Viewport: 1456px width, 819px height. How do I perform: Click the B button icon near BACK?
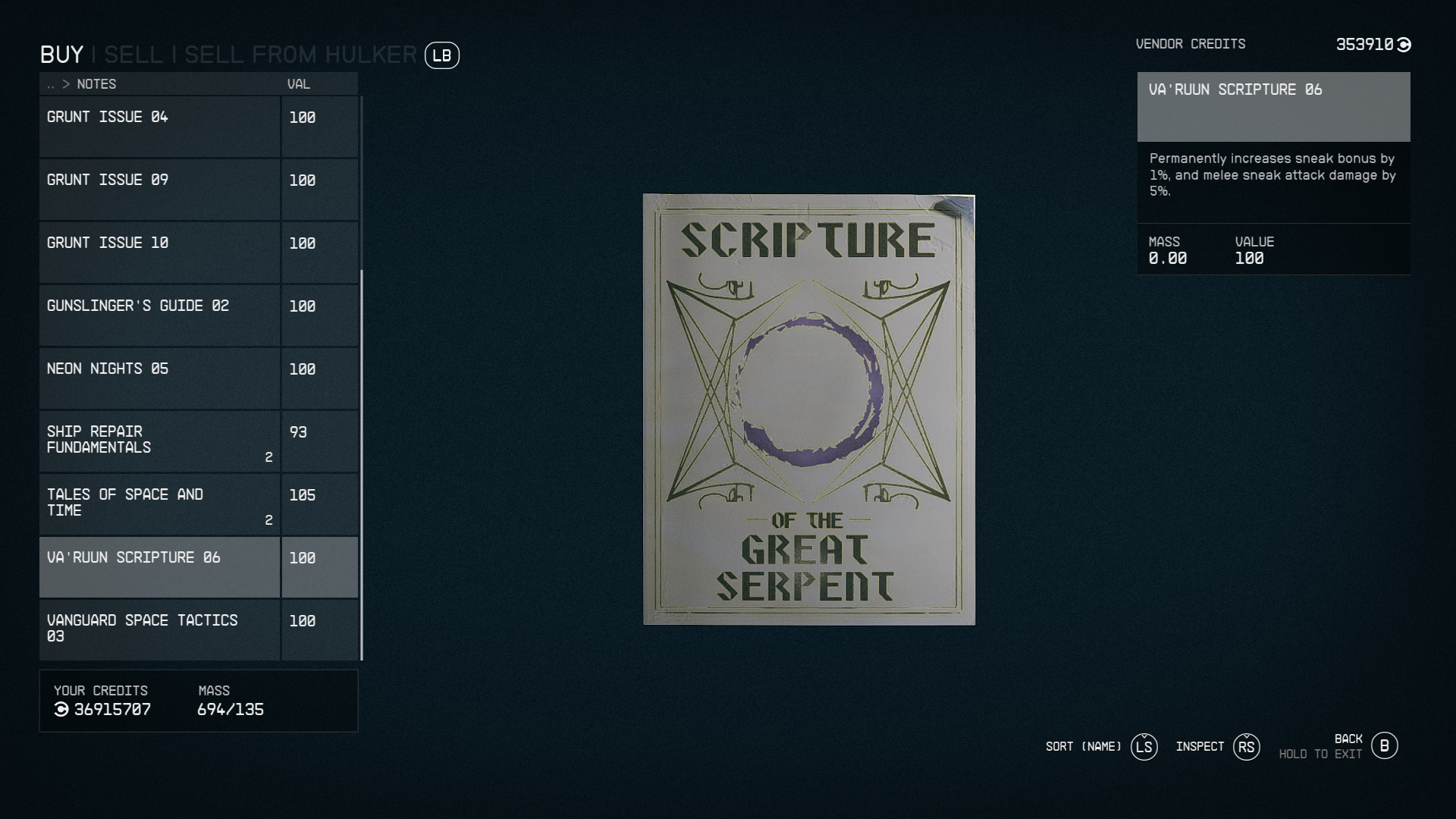pyautogui.click(x=1386, y=746)
